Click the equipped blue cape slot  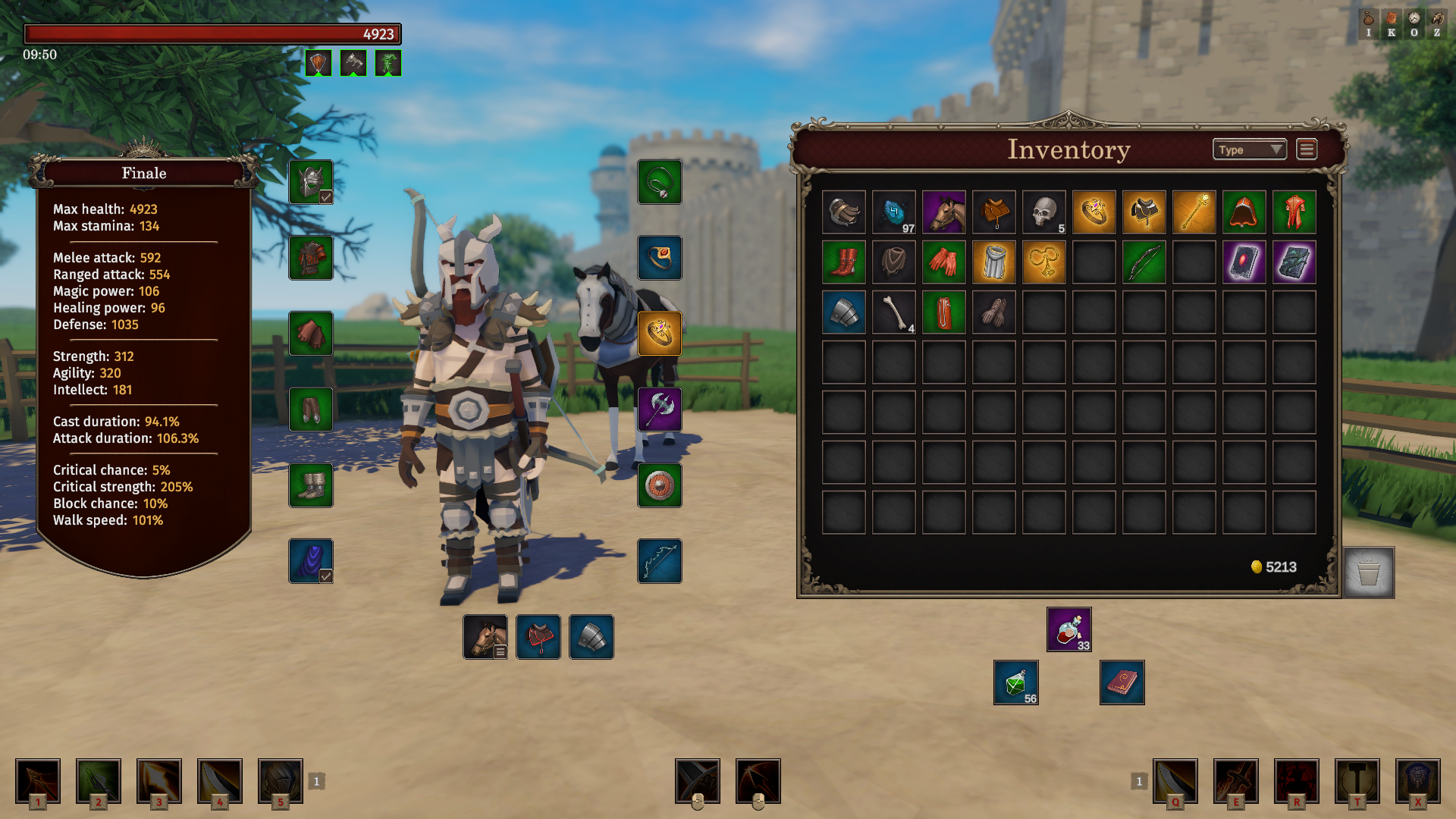(x=311, y=561)
